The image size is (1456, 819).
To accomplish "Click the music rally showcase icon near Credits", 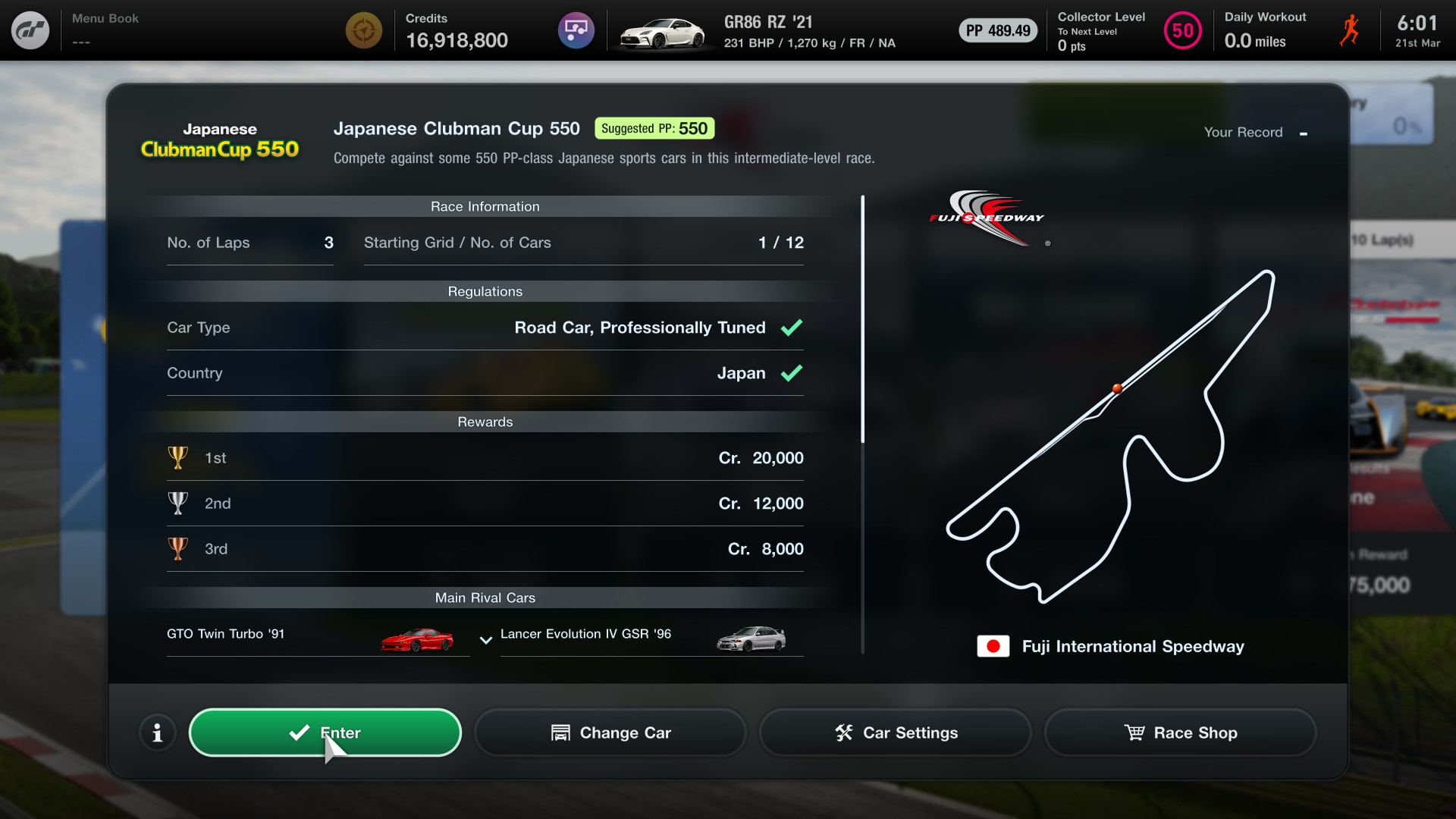I will [x=576, y=30].
